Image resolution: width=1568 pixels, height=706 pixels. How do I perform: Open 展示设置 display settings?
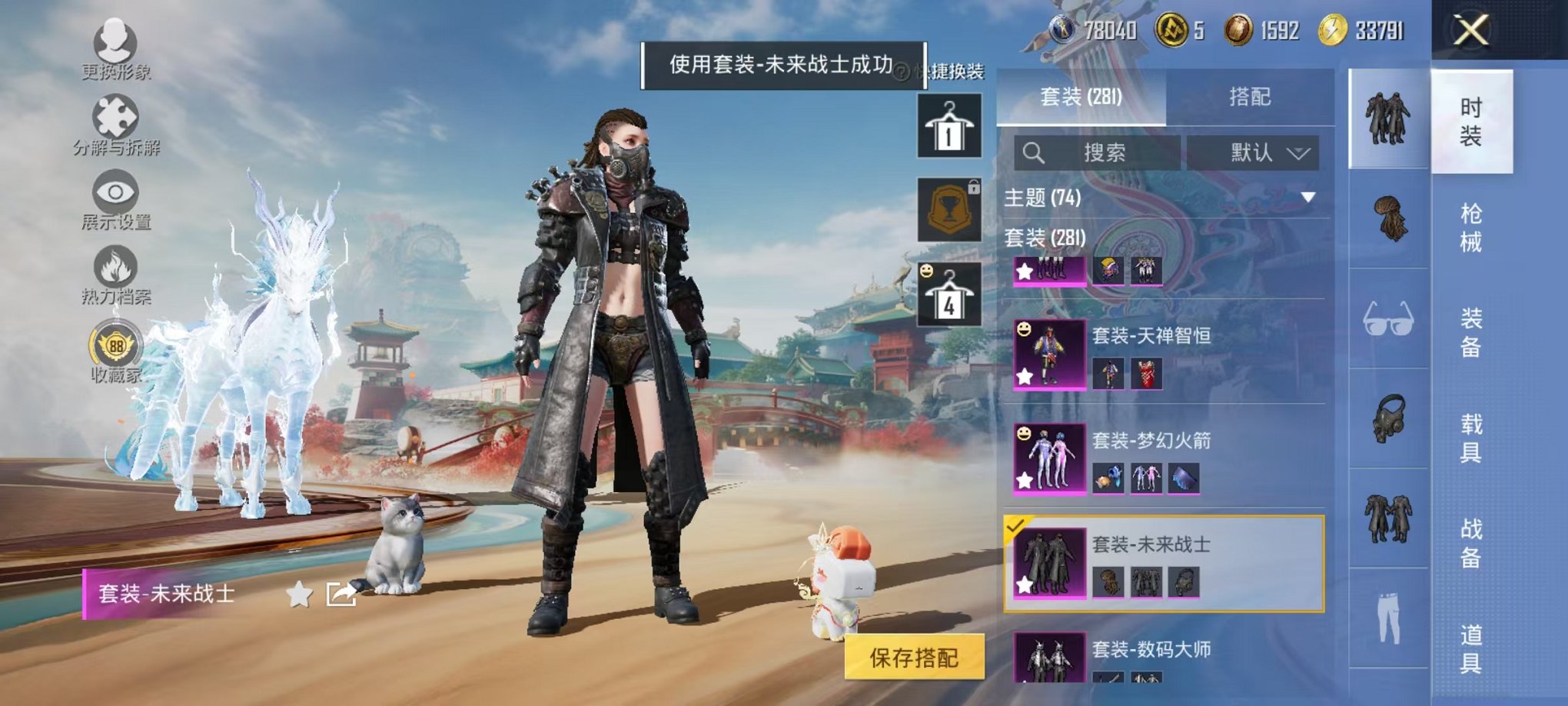115,192
